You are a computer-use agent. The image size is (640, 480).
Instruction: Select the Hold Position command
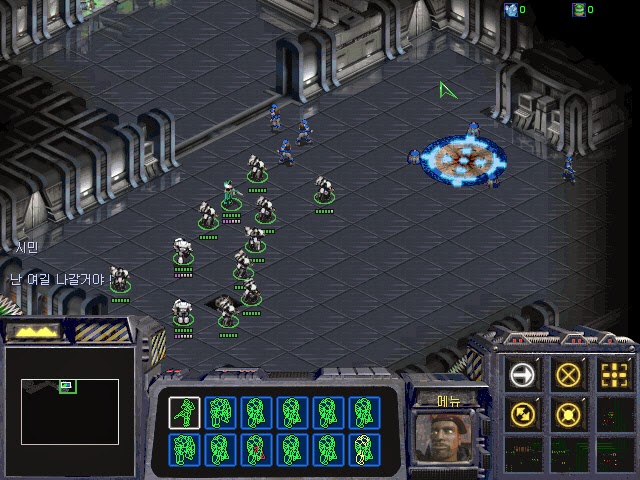point(568,413)
